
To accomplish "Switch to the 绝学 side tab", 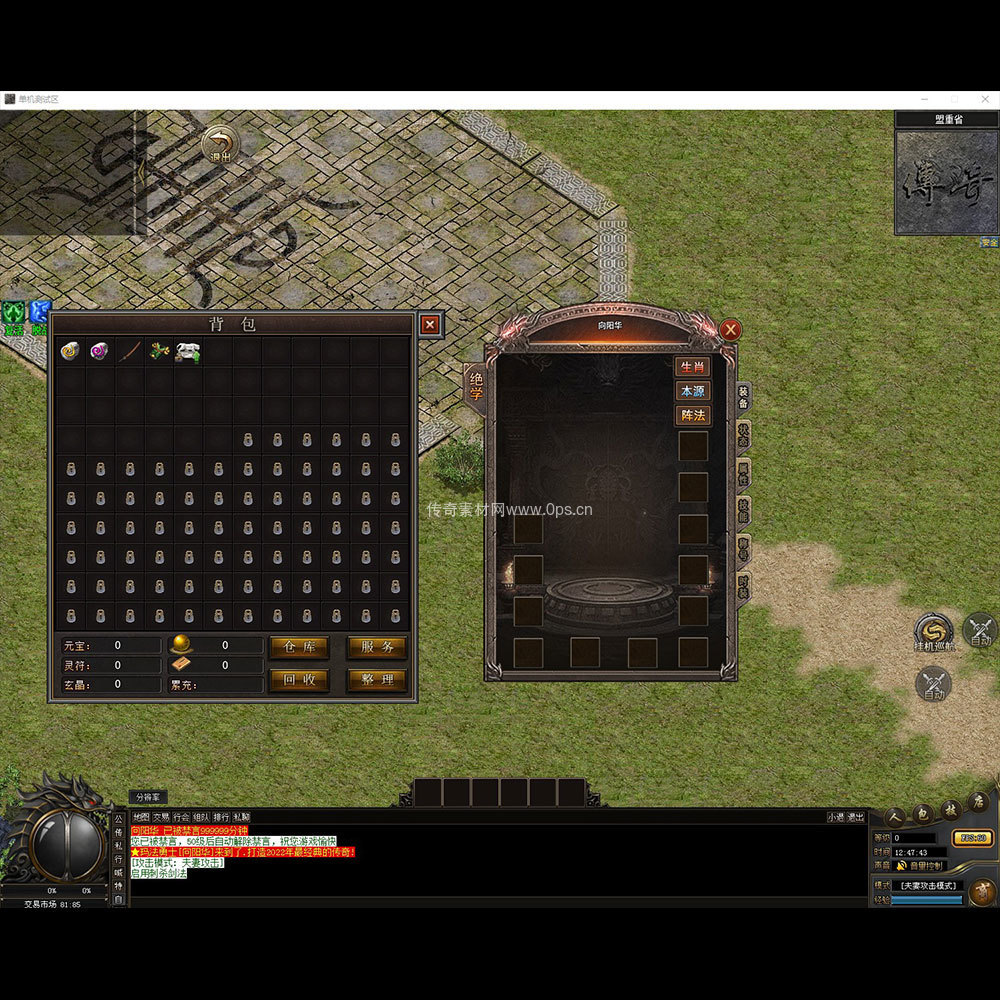I will 476,388.
